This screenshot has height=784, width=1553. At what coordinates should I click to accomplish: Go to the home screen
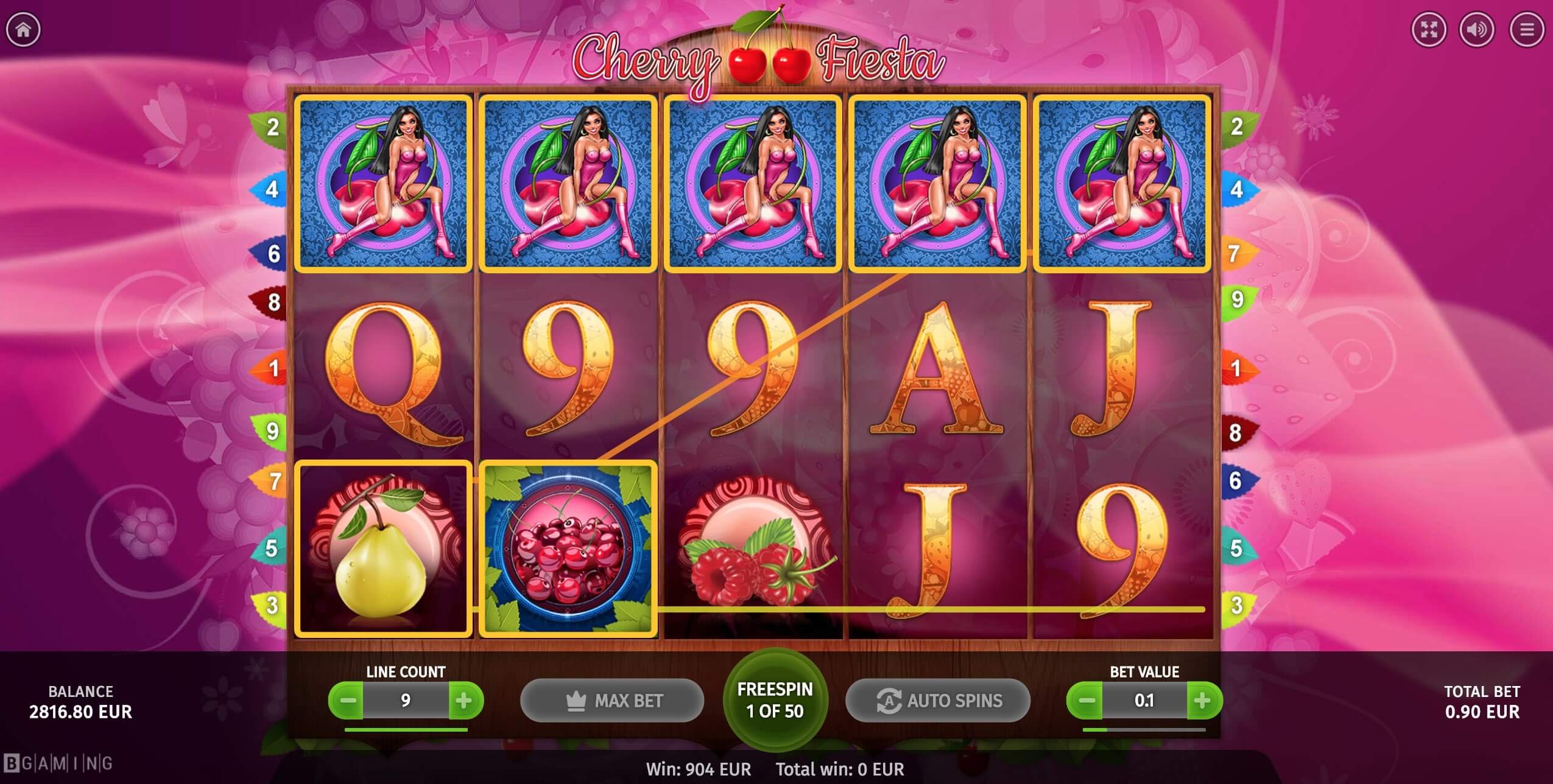[23, 29]
